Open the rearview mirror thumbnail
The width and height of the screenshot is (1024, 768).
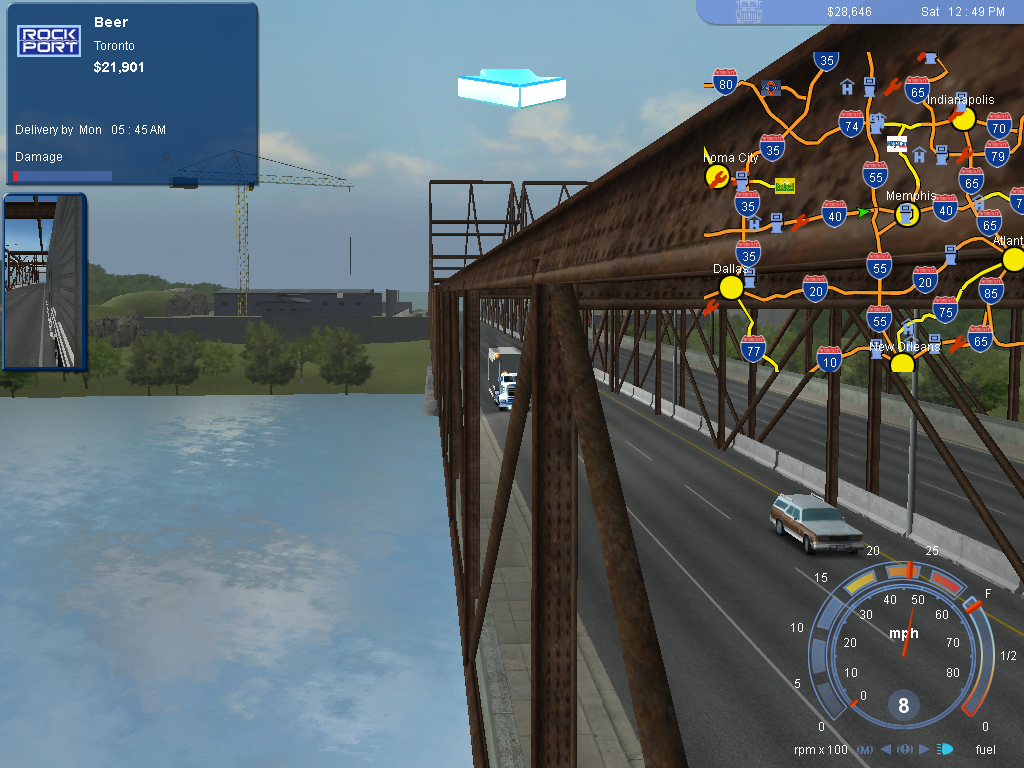point(44,281)
